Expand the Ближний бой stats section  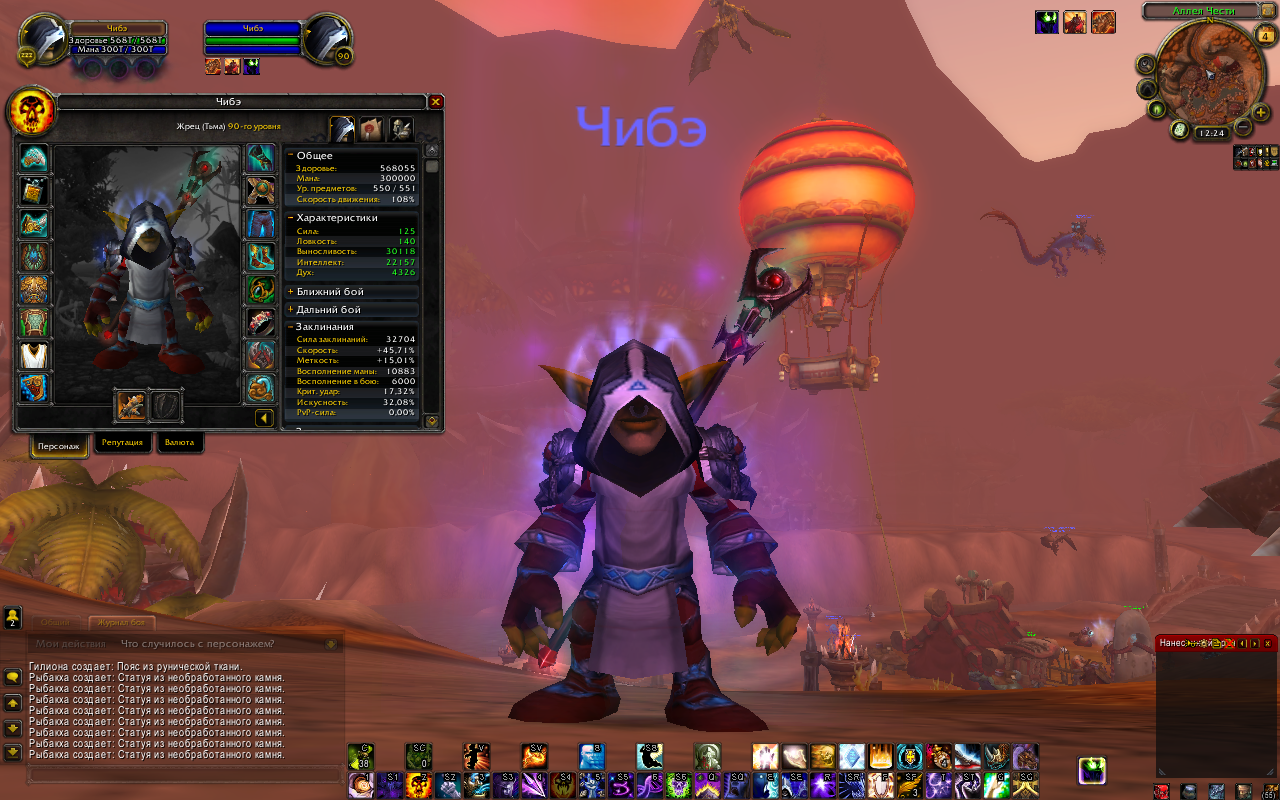click(x=290, y=292)
